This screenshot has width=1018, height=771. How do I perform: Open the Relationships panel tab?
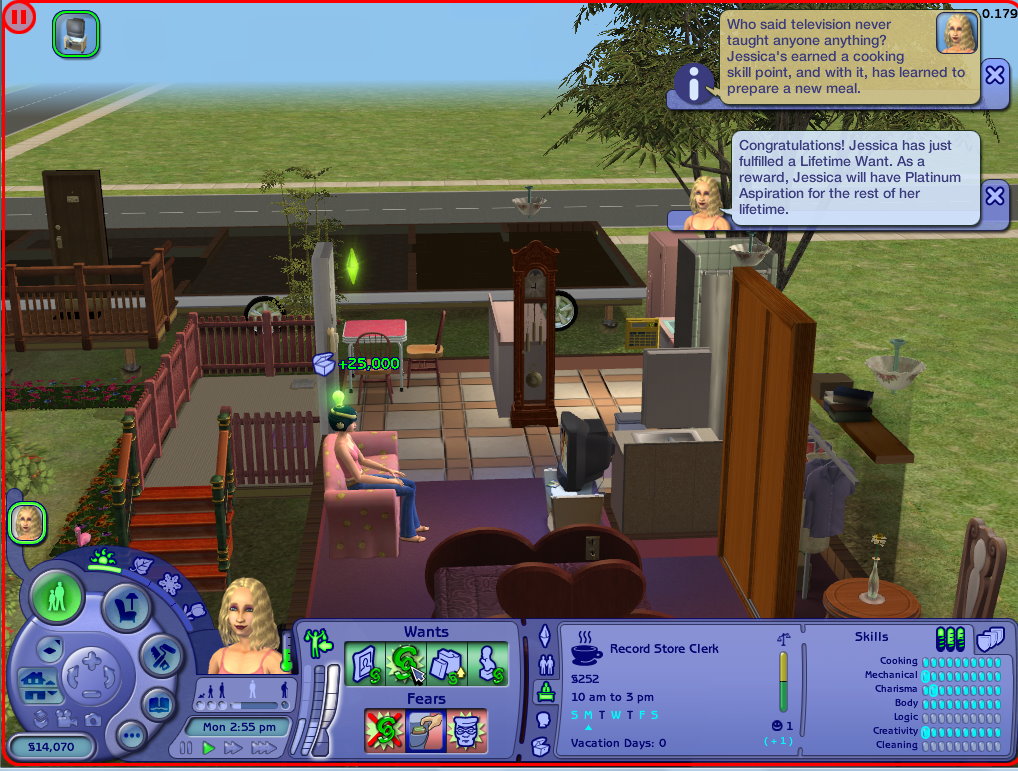coord(545,663)
